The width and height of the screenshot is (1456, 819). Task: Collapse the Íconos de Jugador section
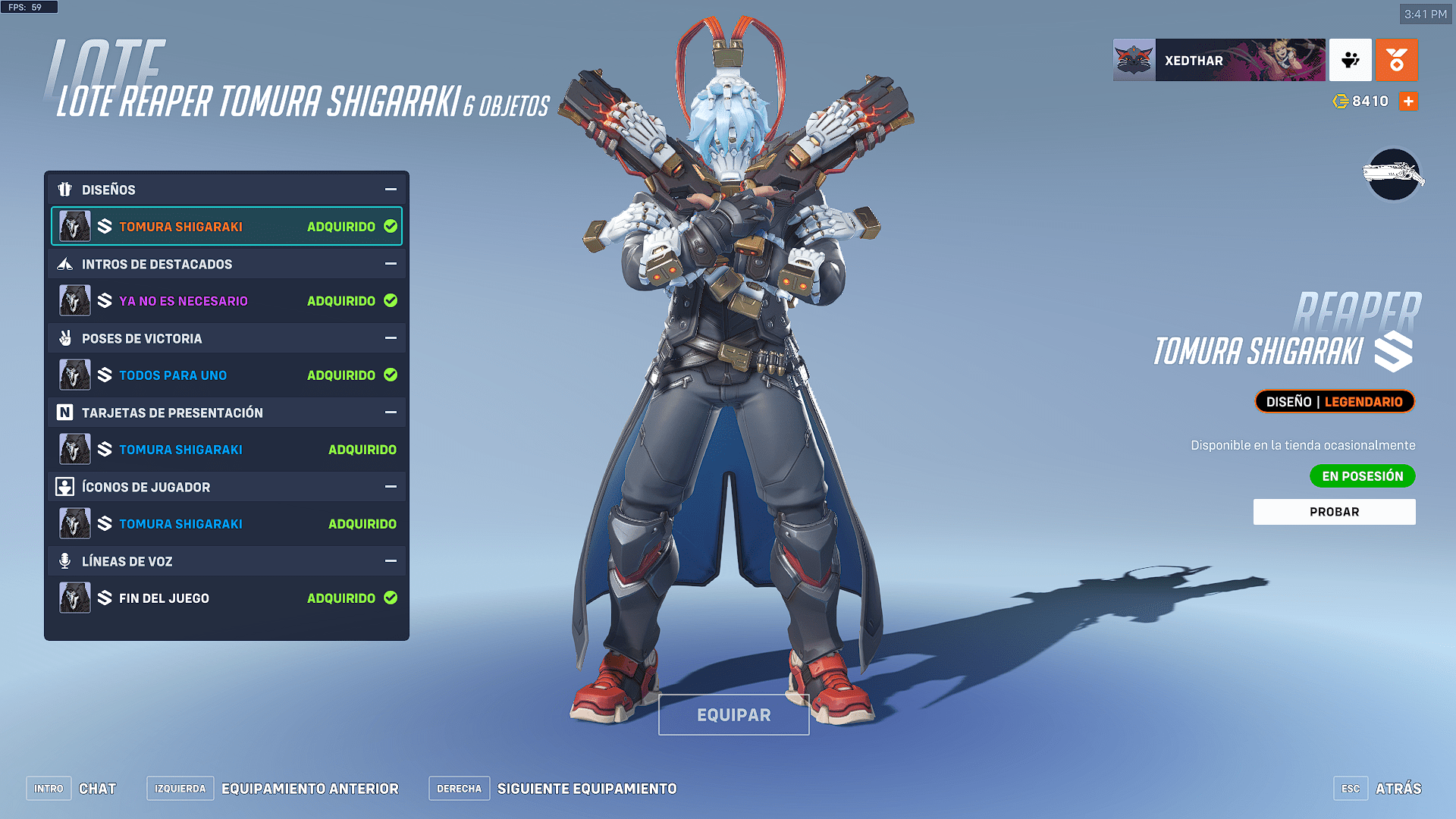(391, 487)
